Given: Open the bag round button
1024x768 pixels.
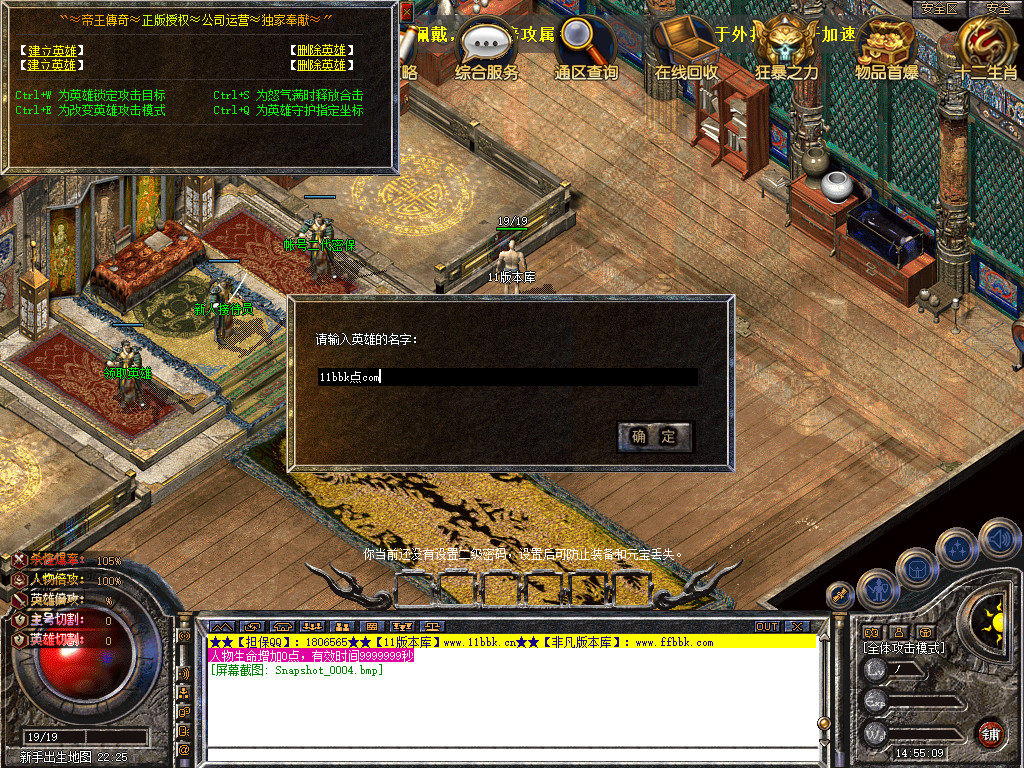Looking at the screenshot, I should (x=917, y=568).
